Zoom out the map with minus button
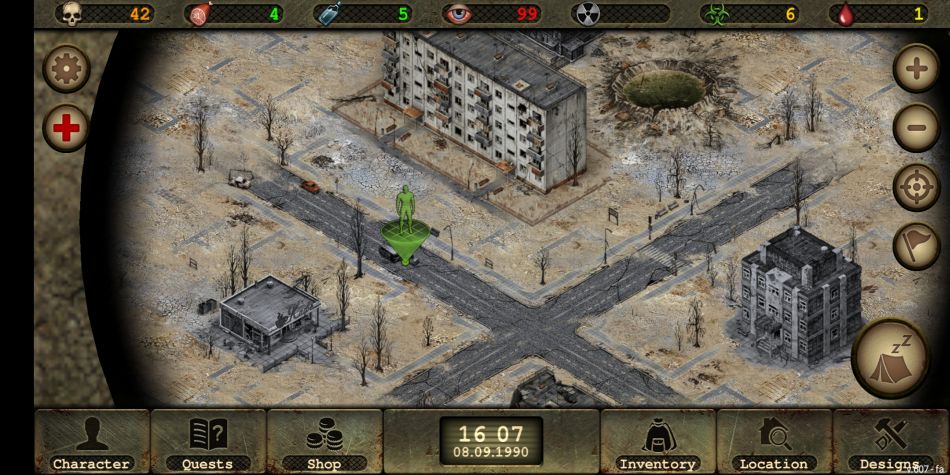This screenshot has width=950, height=475. tap(915, 128)
